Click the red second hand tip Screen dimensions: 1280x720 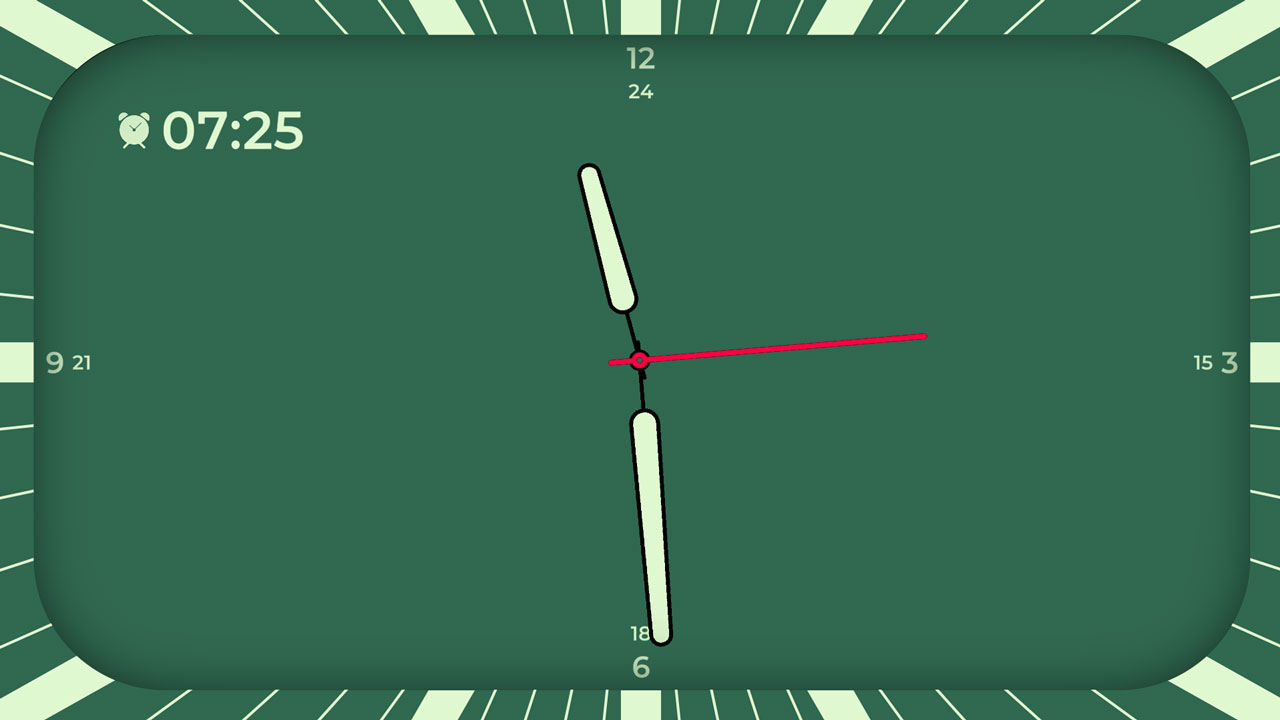tap(921, 336)
